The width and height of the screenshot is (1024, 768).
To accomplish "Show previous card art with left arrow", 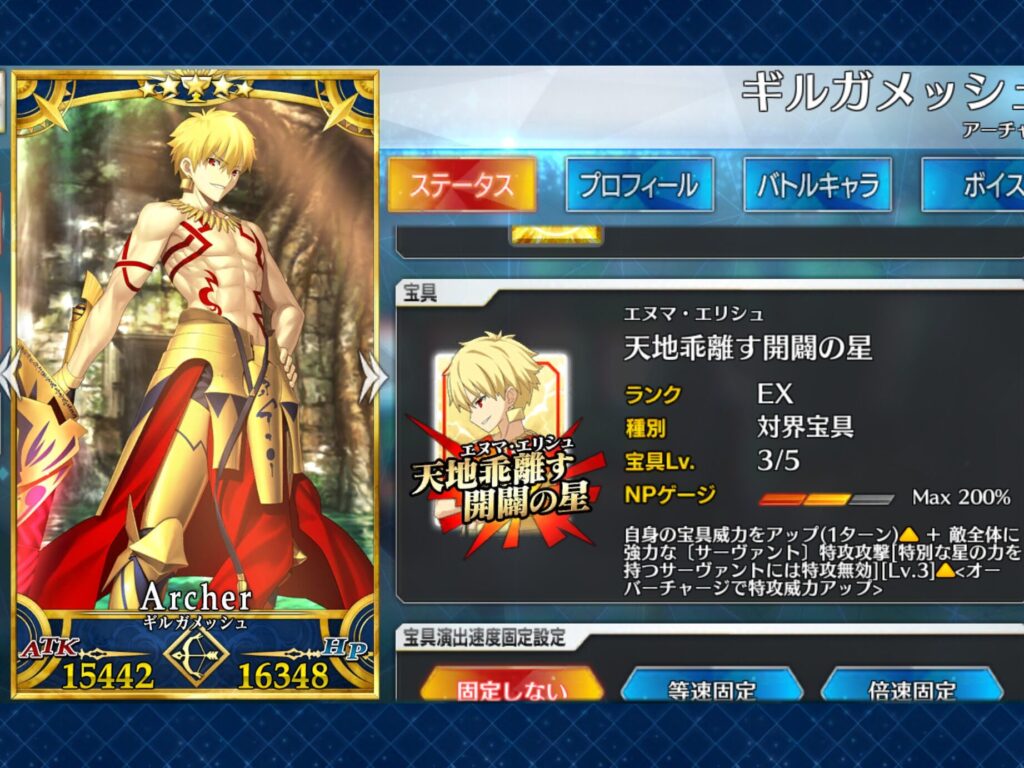I will pos(8,376).
